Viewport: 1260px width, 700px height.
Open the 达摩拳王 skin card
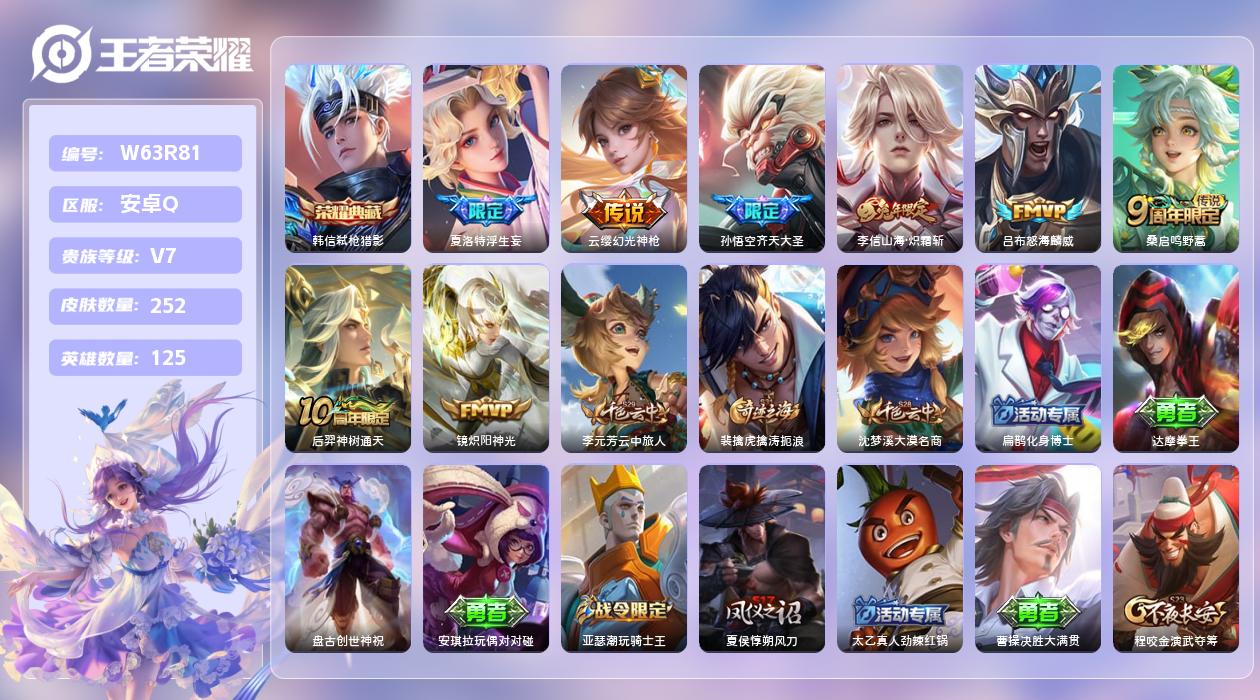click(x=1176, y=358)
